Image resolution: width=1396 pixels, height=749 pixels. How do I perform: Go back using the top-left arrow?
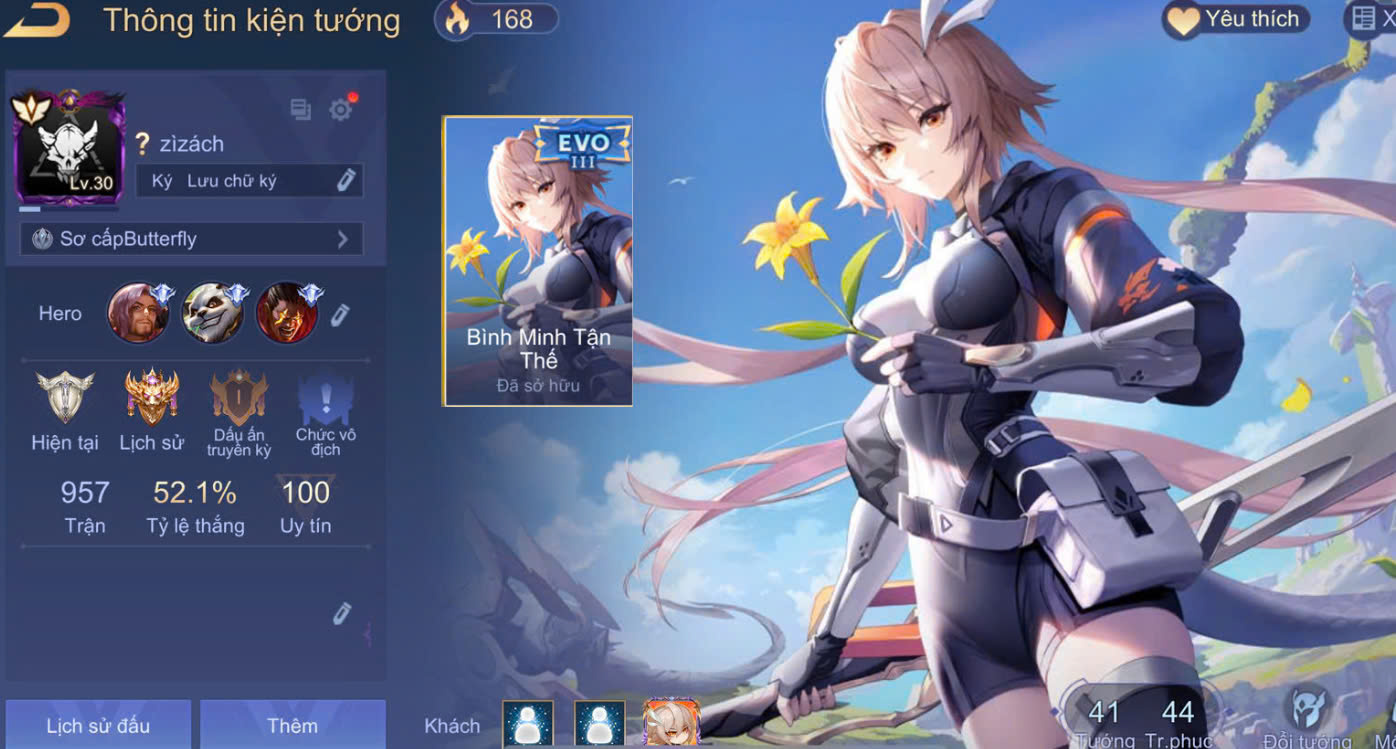pyautogui.click(x=37, y=20)
